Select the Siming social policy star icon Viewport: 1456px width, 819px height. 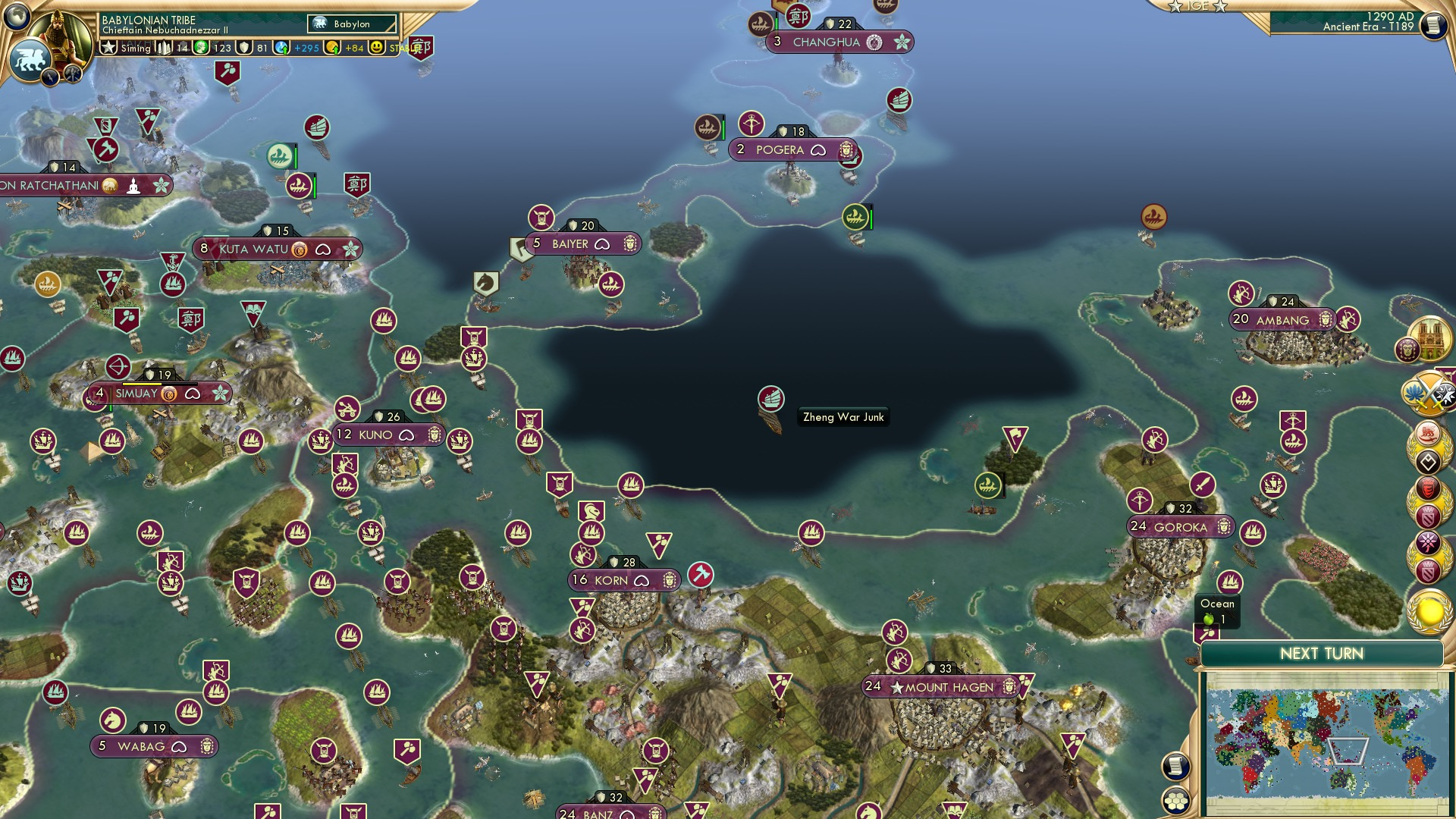[x=108, y=47]
